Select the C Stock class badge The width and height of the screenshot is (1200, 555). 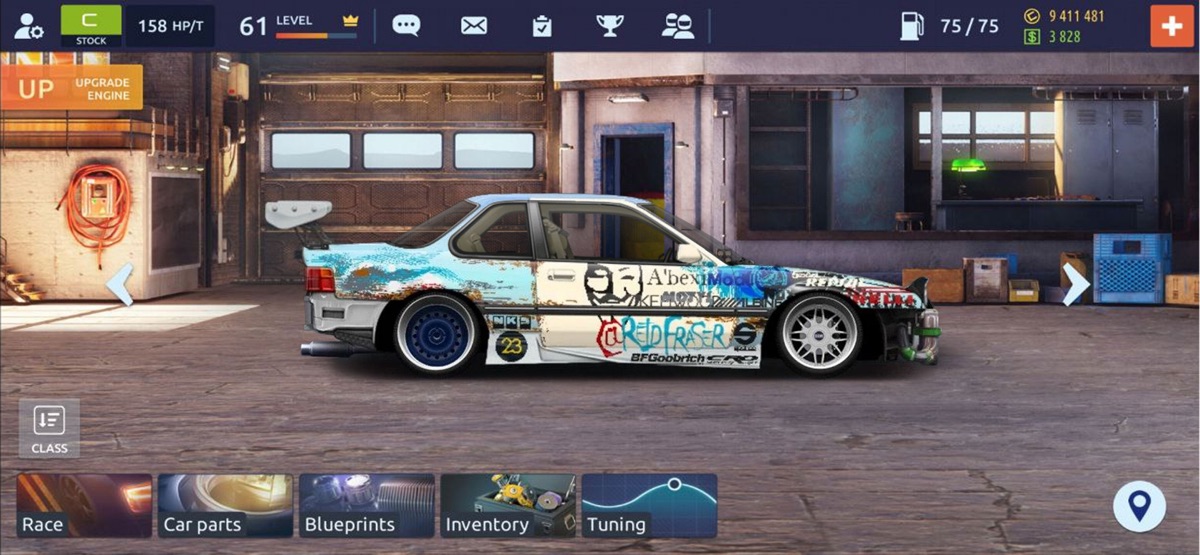[x=91, y=26]
